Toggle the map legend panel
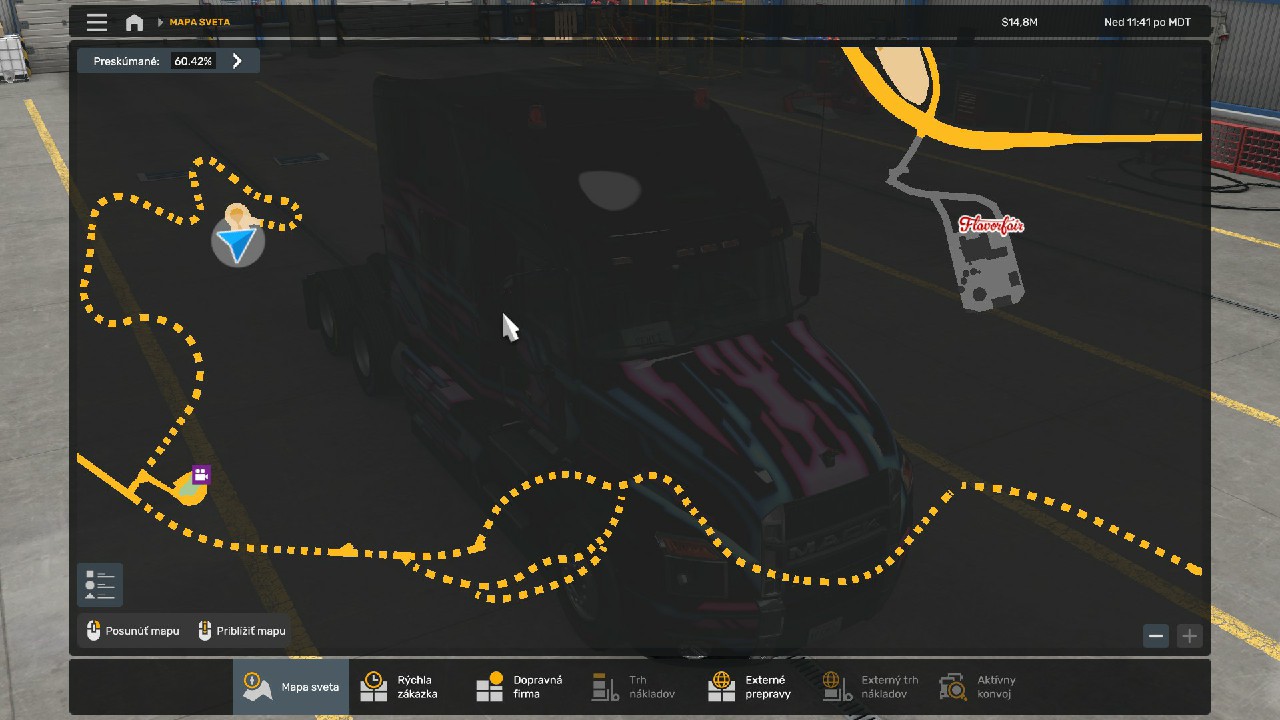 point(99,584)
